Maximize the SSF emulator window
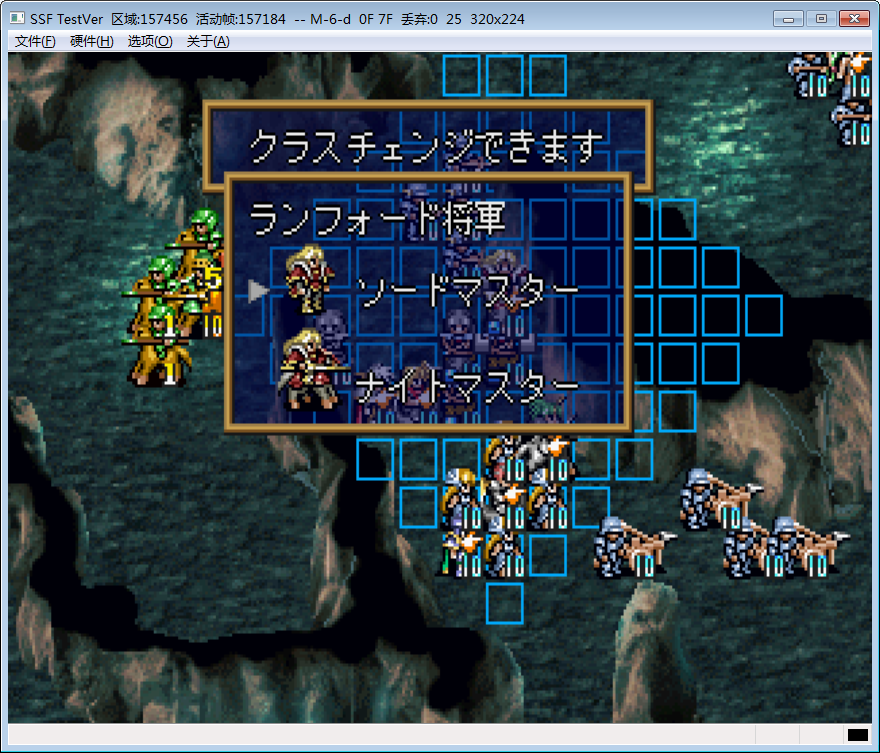 point(820,19)
